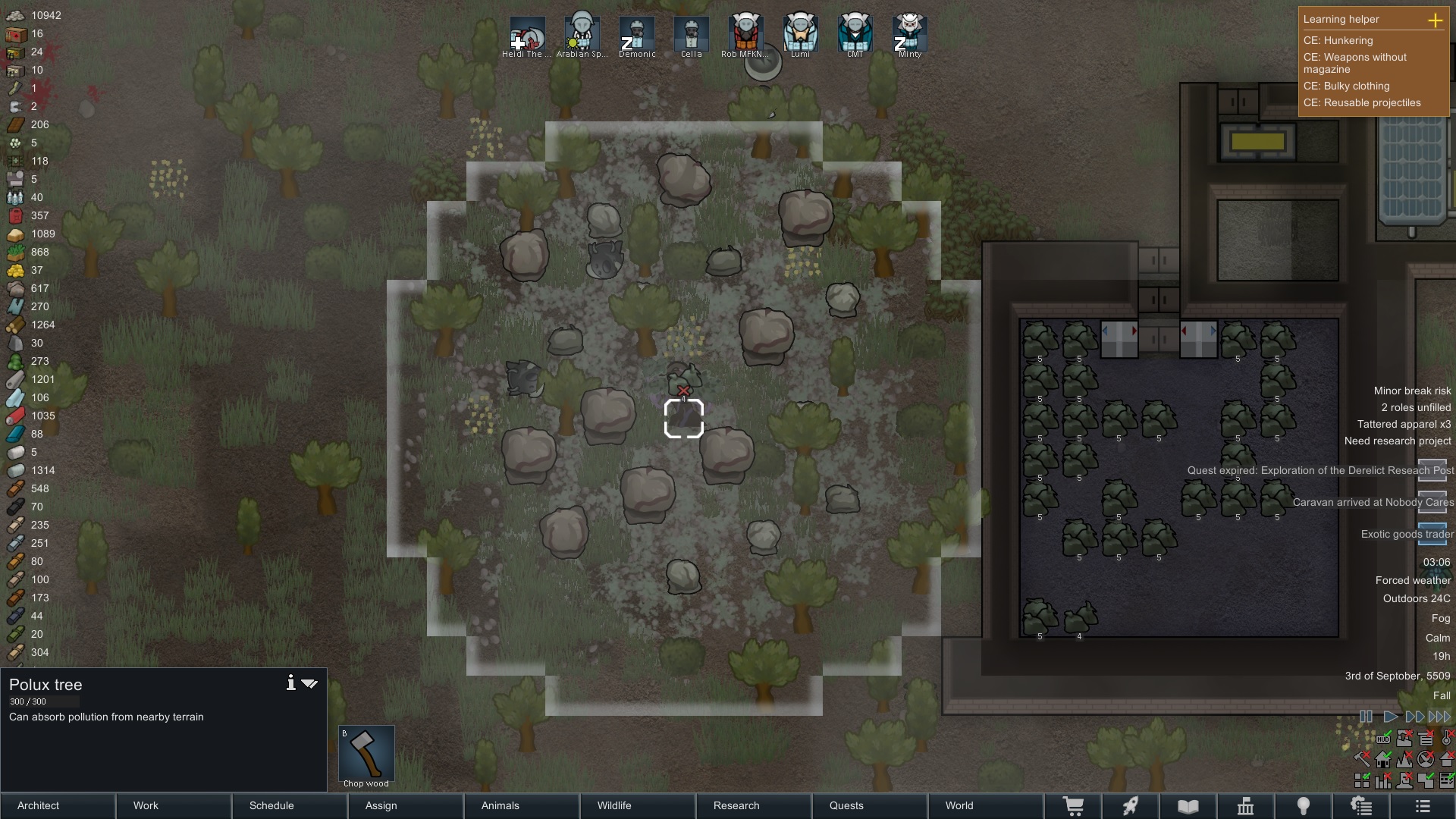The image size is (1456, 819).
Task: Open history via the book icon
Action: click(1187, 805)
